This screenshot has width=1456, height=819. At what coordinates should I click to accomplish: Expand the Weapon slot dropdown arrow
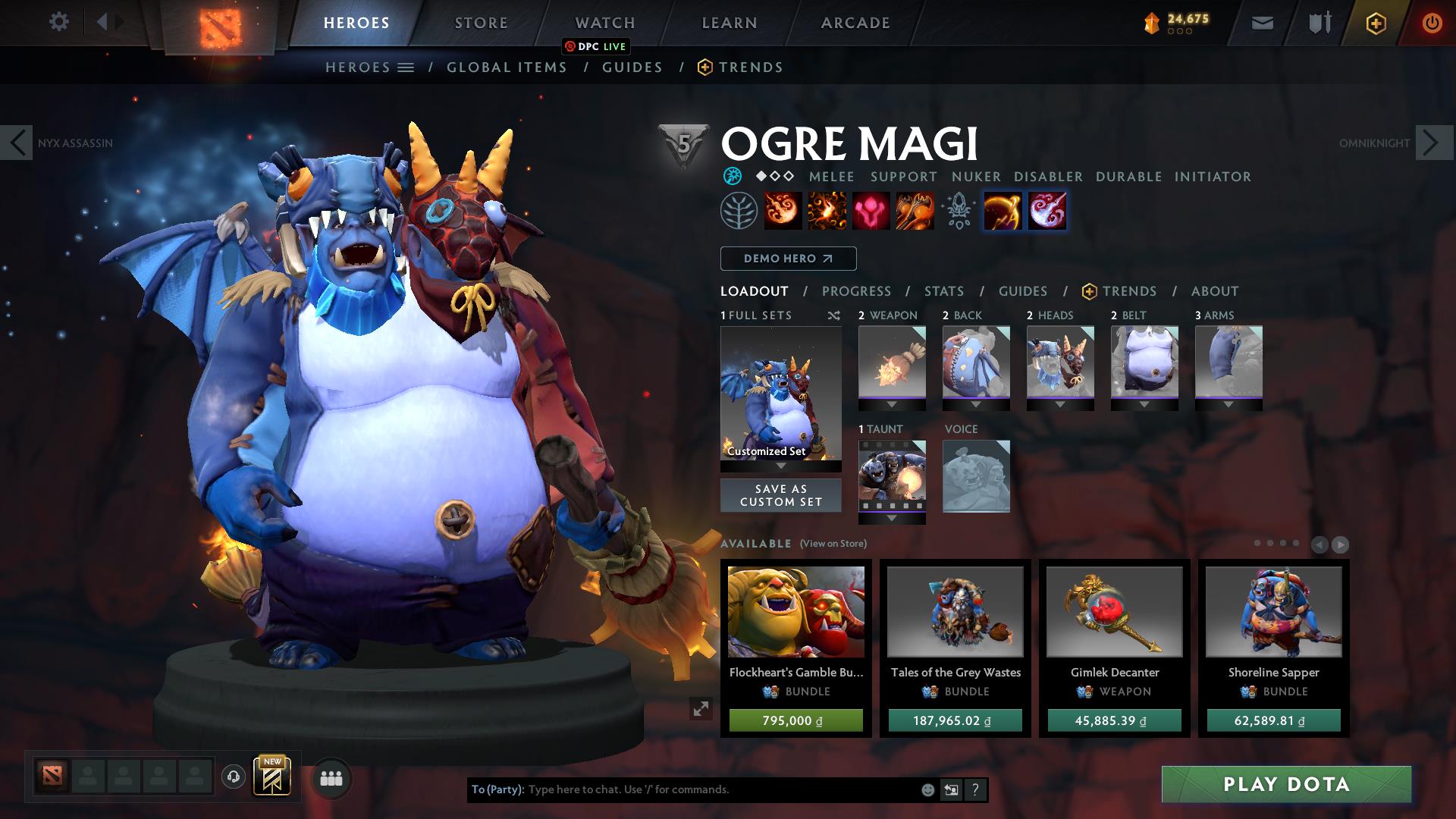click(892, 404)
